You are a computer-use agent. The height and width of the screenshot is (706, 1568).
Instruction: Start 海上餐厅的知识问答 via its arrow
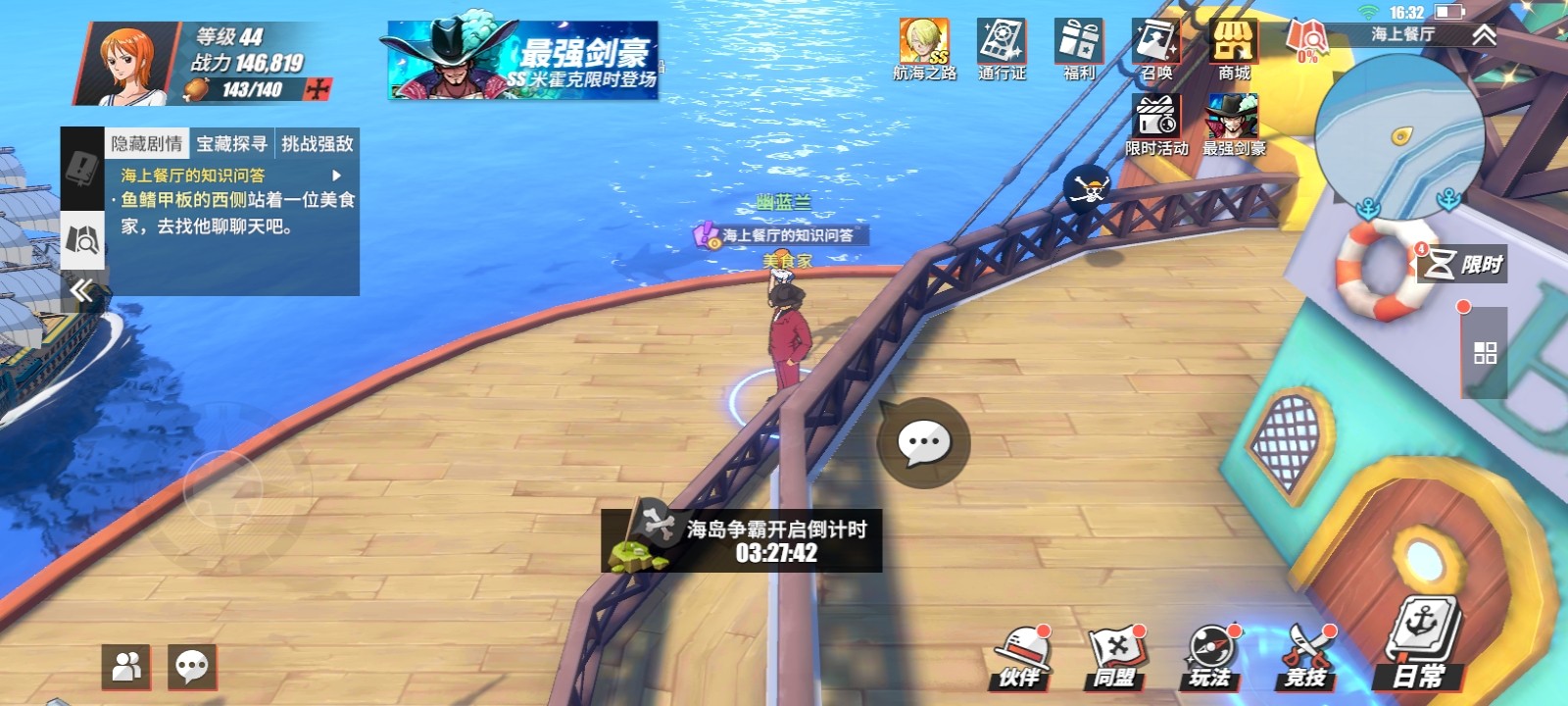pos(338,174)
